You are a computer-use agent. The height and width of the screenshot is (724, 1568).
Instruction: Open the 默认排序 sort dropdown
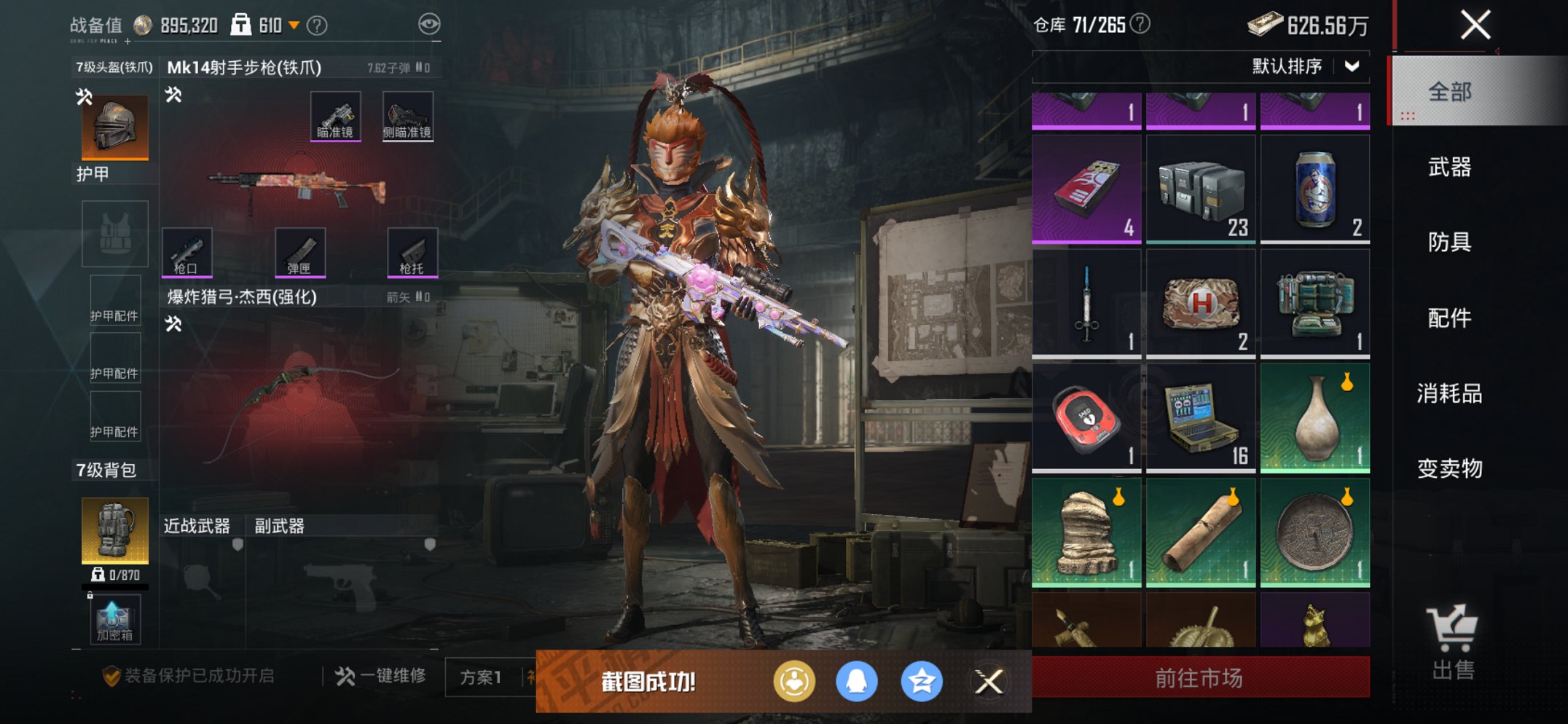tap(1304, 66)
